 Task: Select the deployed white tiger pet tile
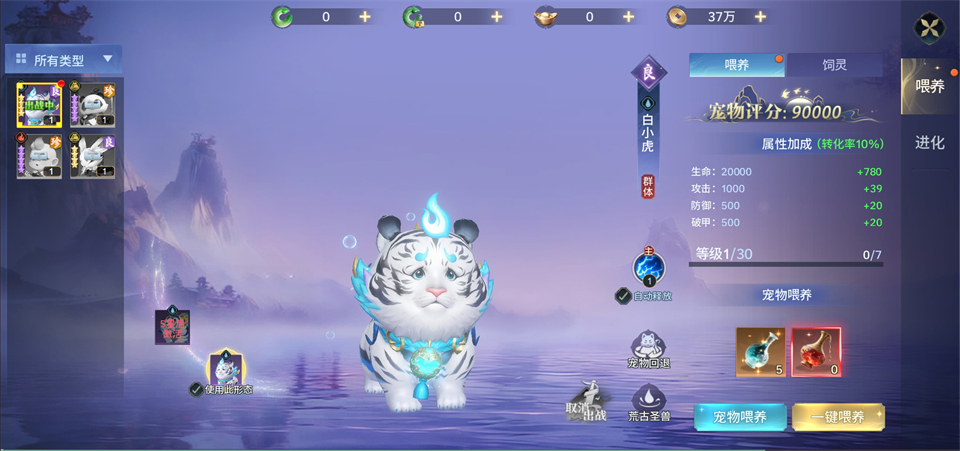[39, 105]
